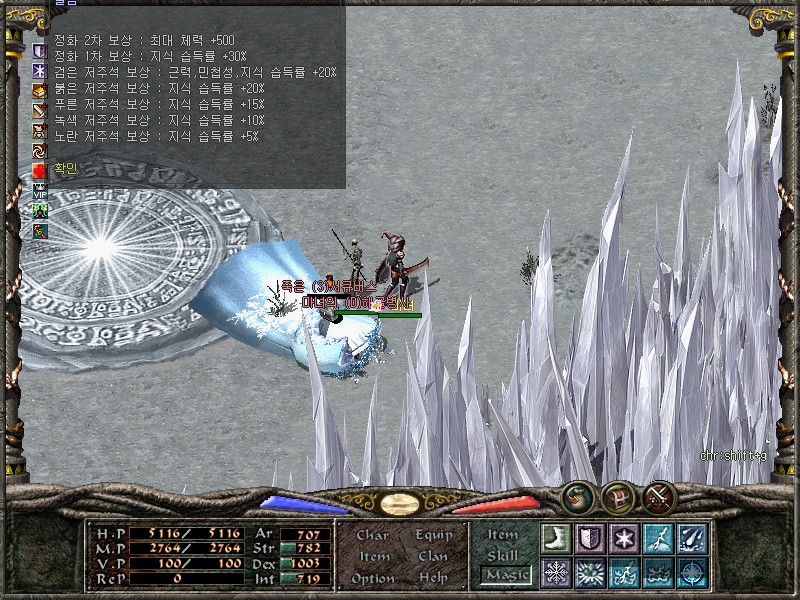The height and width of the screenshot is (600, 800).
Task: Toggle the crossed swords combat button
Action: (659, 496)
